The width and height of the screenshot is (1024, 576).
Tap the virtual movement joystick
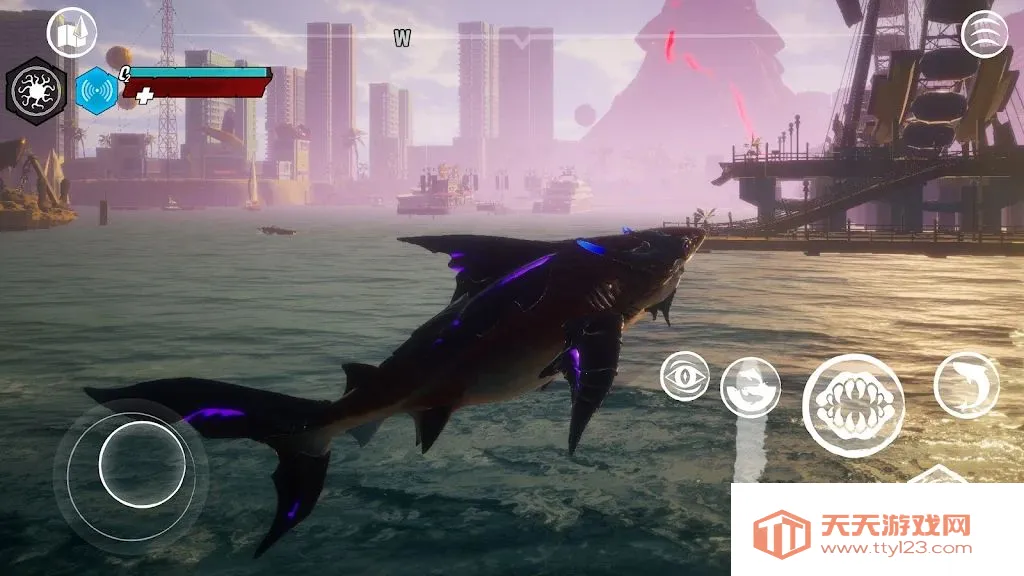[x=142, y=463]
